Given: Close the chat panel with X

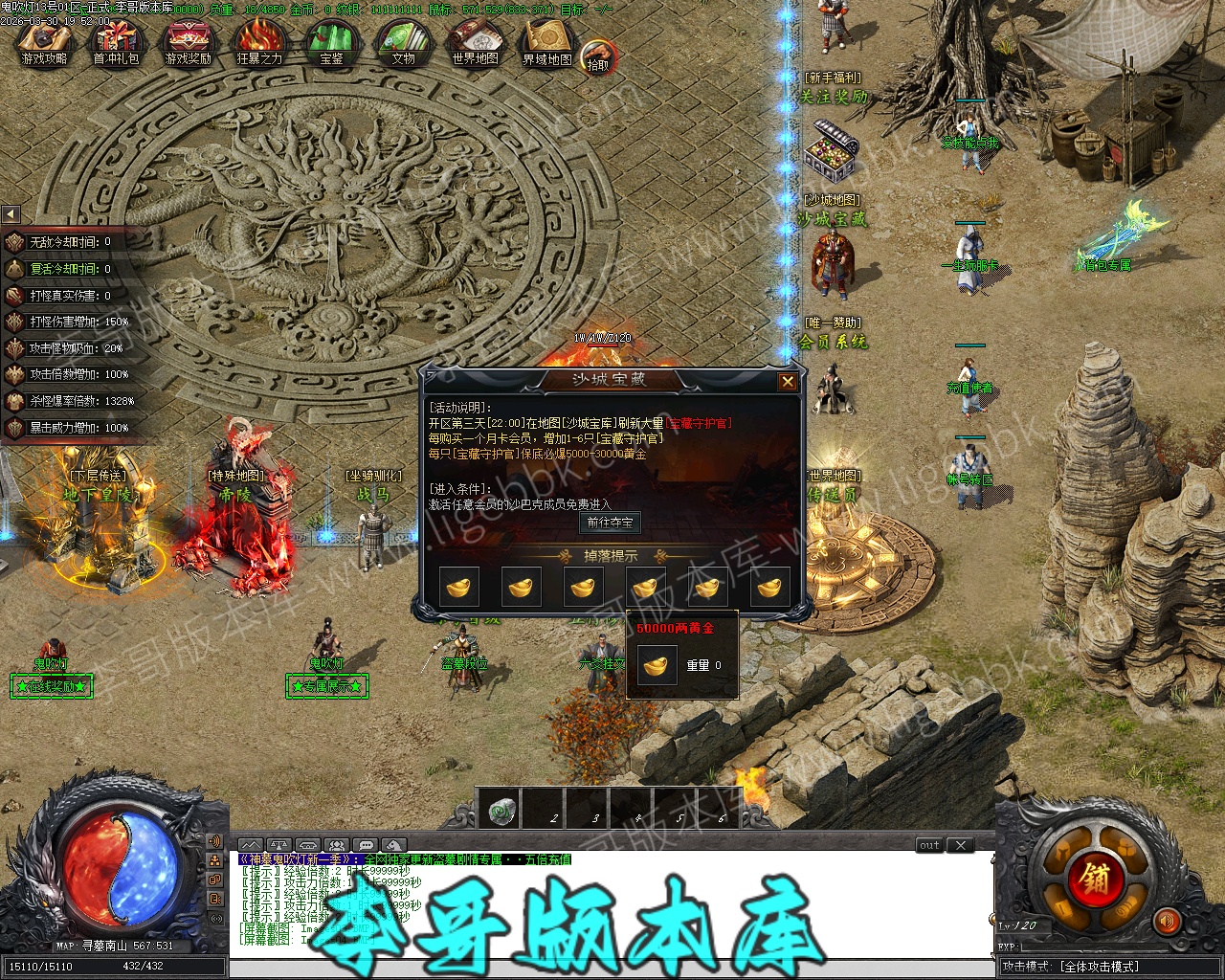Looking at the screenshot, I should pos(960,845).
